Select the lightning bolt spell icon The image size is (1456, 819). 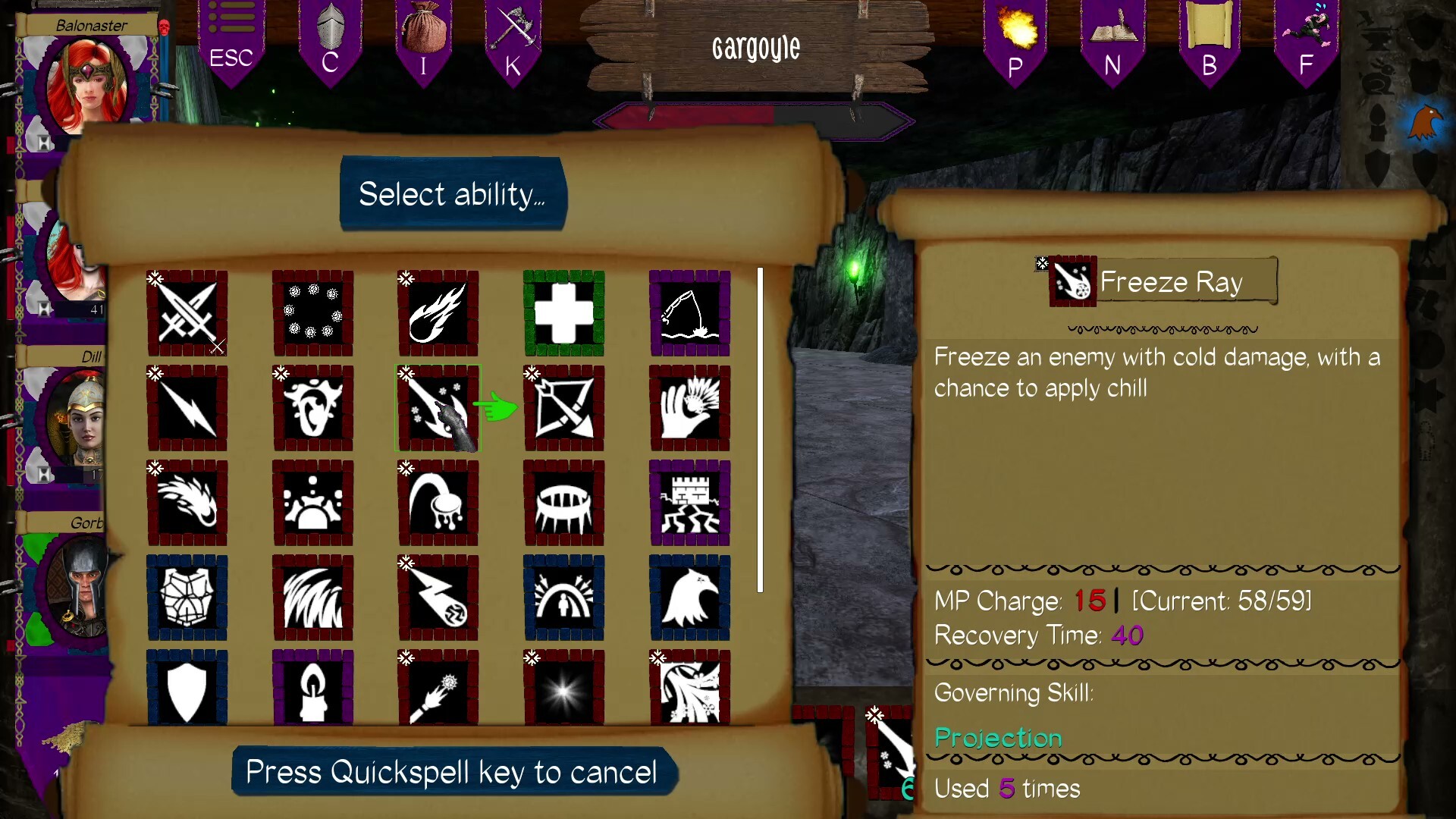(187, 408)
